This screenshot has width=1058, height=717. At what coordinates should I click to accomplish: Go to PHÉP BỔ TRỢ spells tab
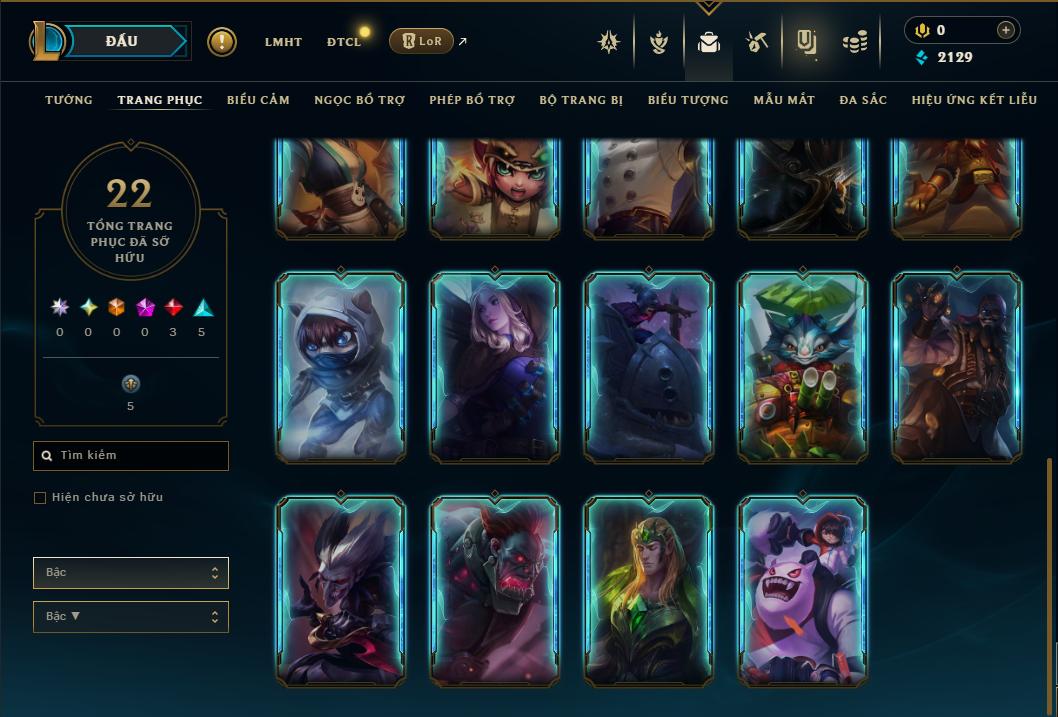pyautogui.click(x=472, y=100)
